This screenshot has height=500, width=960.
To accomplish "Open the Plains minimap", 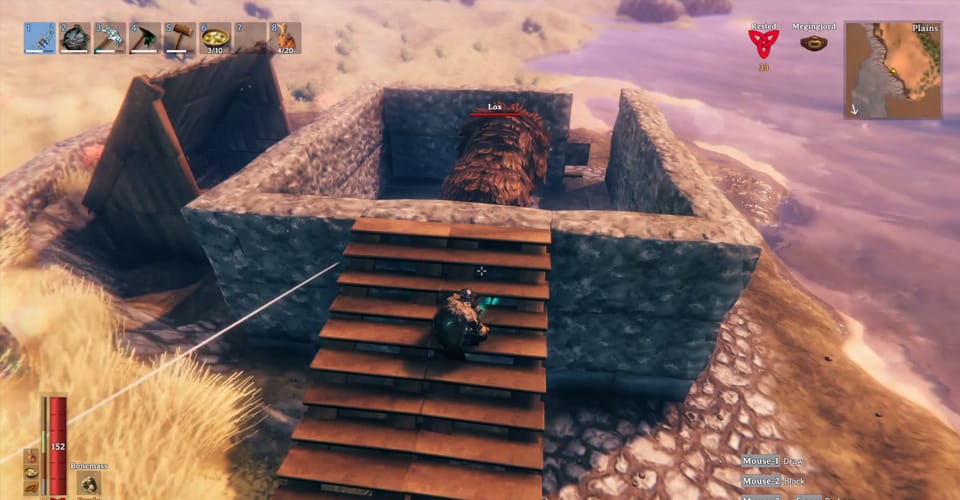I will 892,70.
